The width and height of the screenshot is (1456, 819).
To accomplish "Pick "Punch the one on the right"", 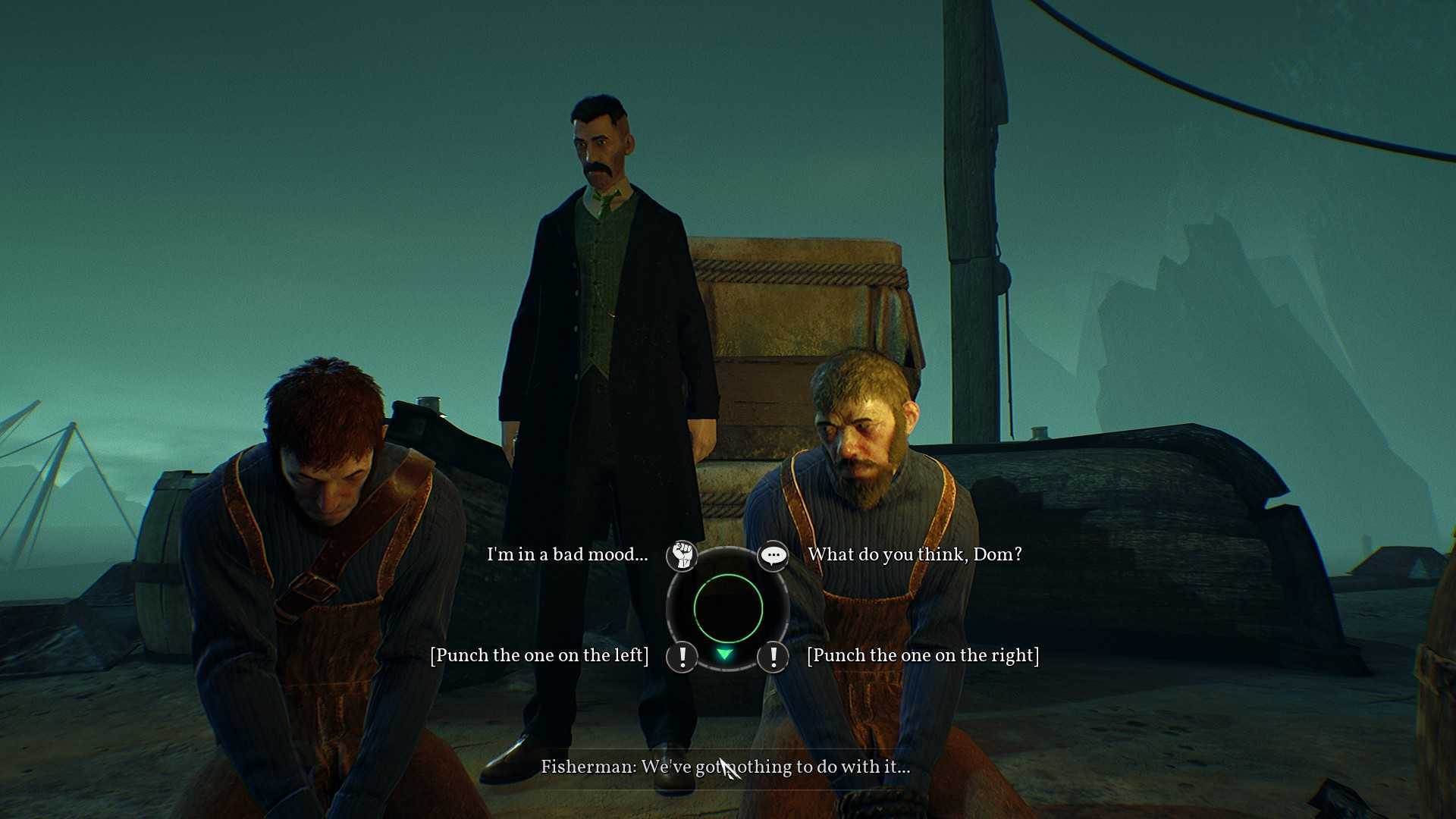I will (923, 655).
